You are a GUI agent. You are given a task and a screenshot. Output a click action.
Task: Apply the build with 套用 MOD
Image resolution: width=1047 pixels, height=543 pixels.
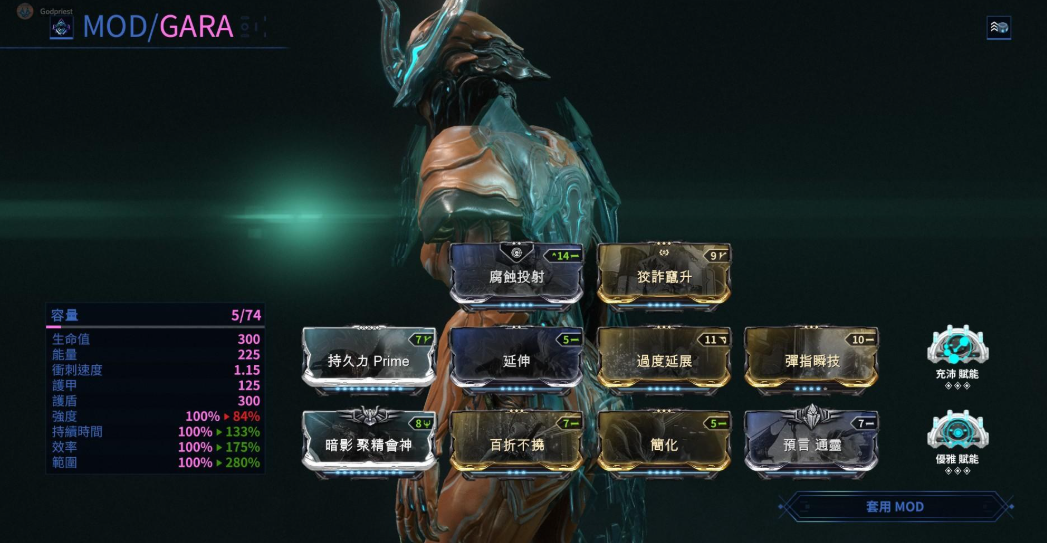click(x=894, y=507)
